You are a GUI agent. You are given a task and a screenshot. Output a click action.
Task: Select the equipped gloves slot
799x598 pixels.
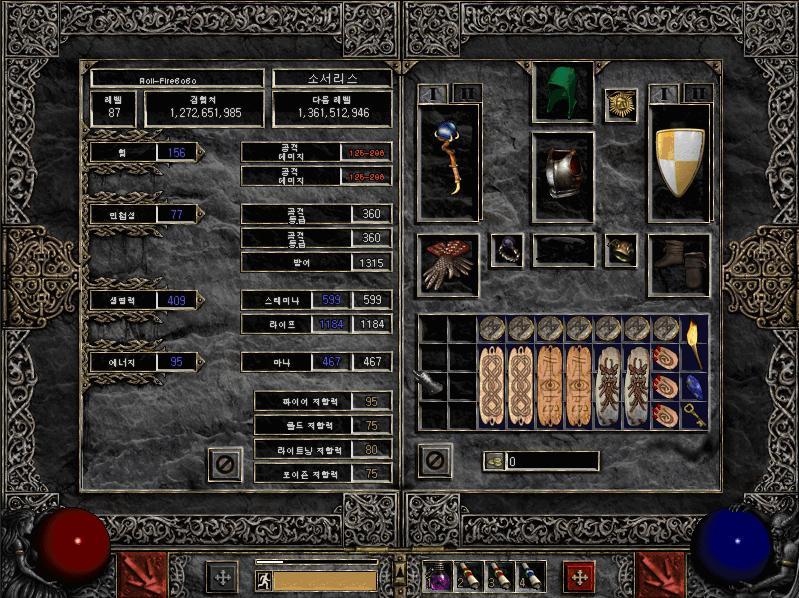(448, 265)
